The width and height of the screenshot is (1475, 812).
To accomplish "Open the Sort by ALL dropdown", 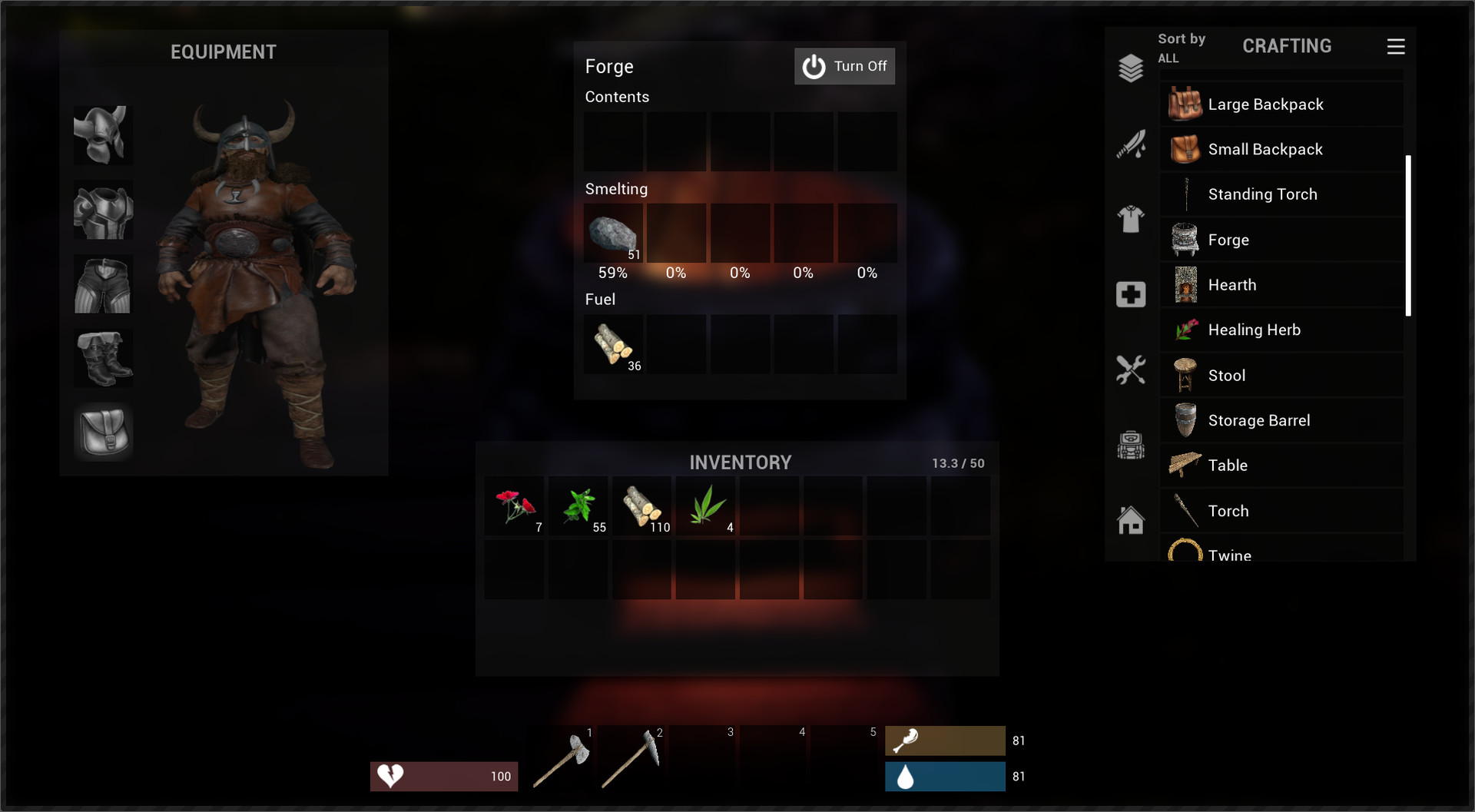I will coord(1182,46).
